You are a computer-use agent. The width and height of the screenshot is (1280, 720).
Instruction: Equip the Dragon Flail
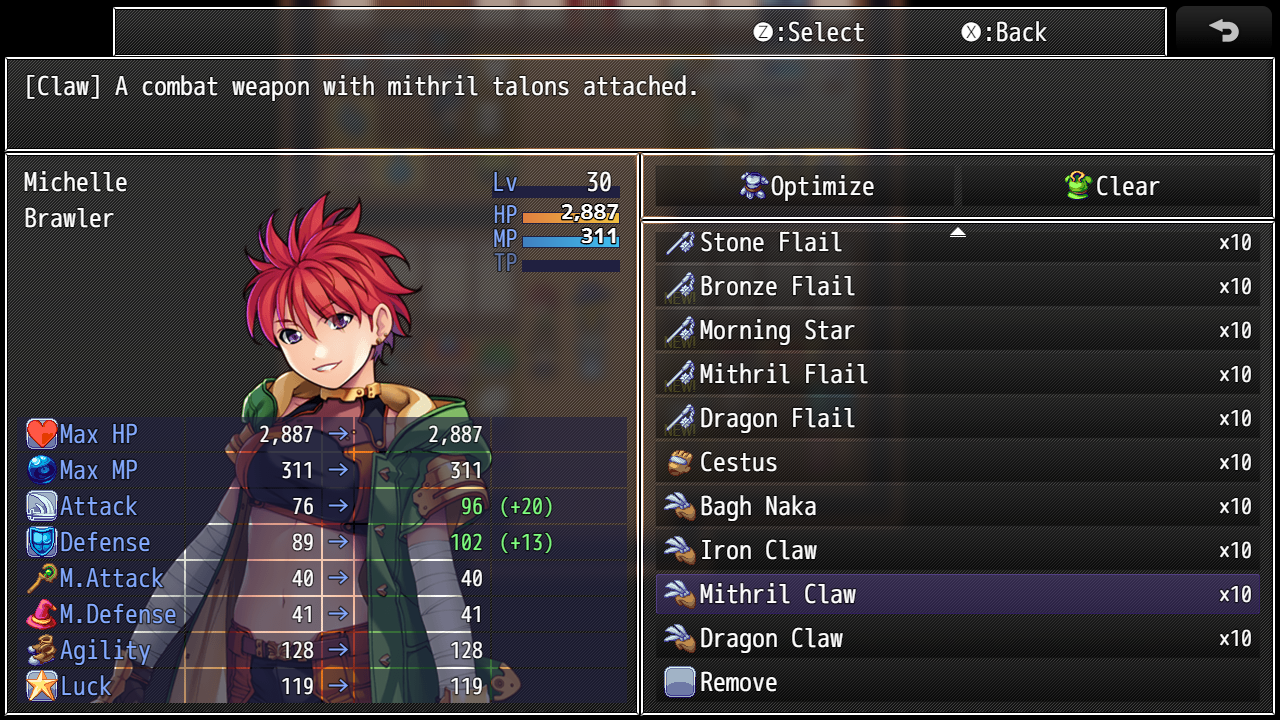coord(957,419)
